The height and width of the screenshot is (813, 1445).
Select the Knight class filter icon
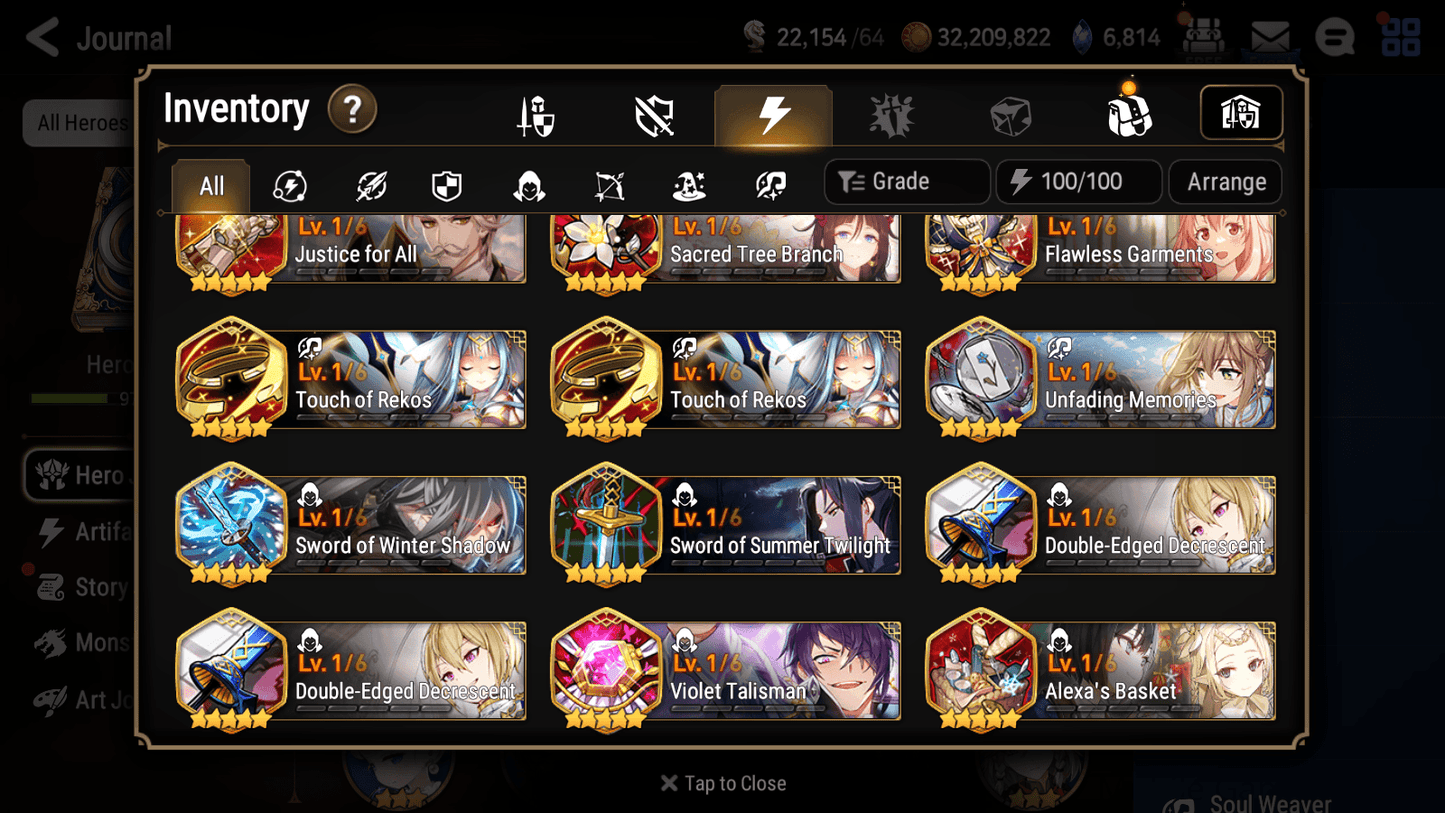click(x=446, y=182)
